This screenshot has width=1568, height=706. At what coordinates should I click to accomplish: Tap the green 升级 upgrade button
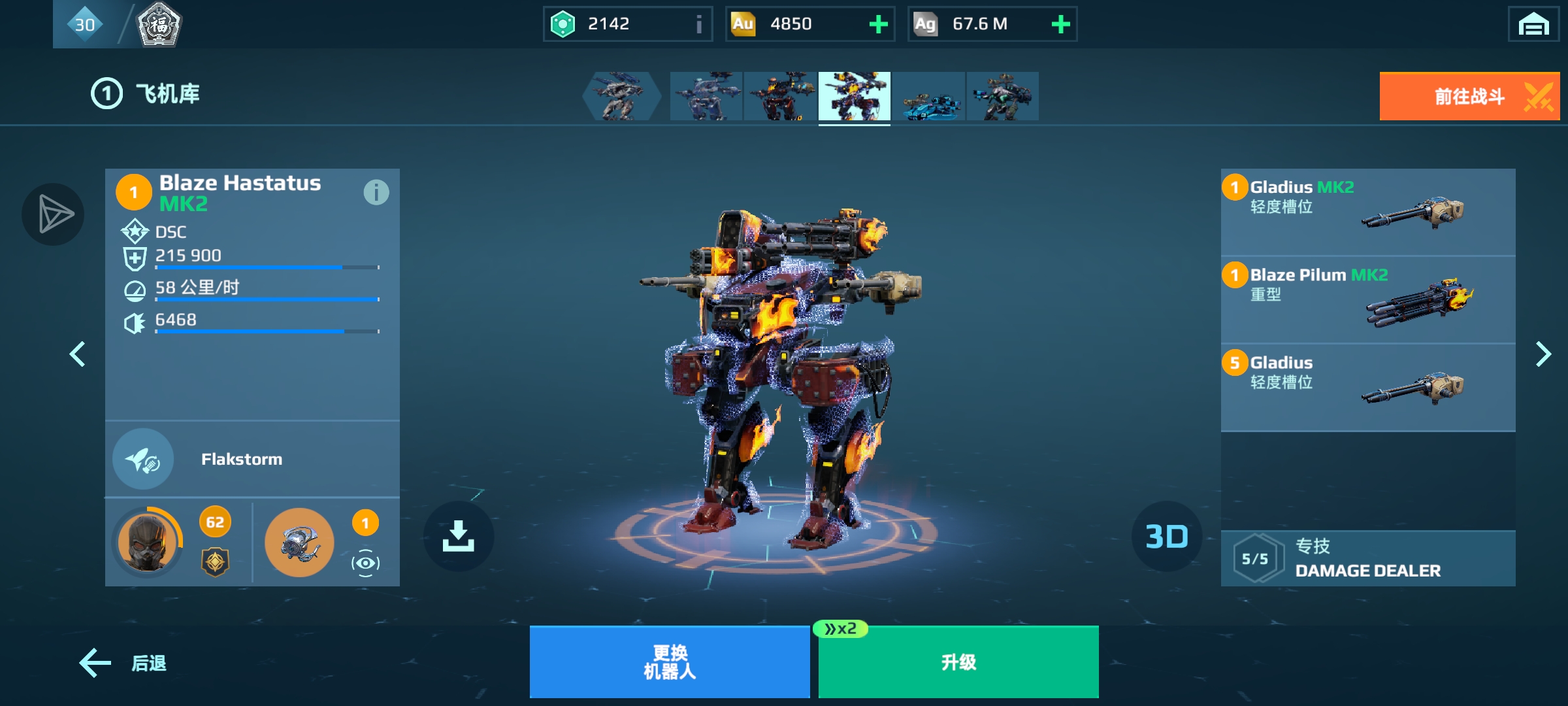pyautogui.click(x=958, y=662)
